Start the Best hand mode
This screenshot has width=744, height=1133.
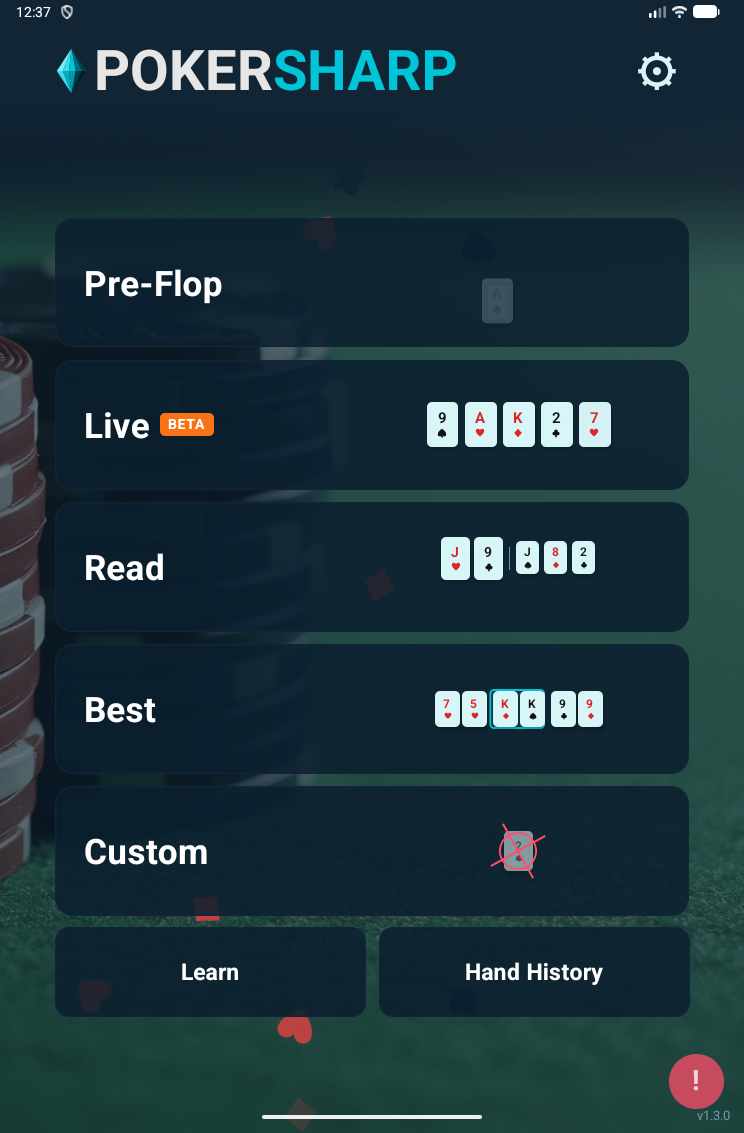[x=371, y=709]
